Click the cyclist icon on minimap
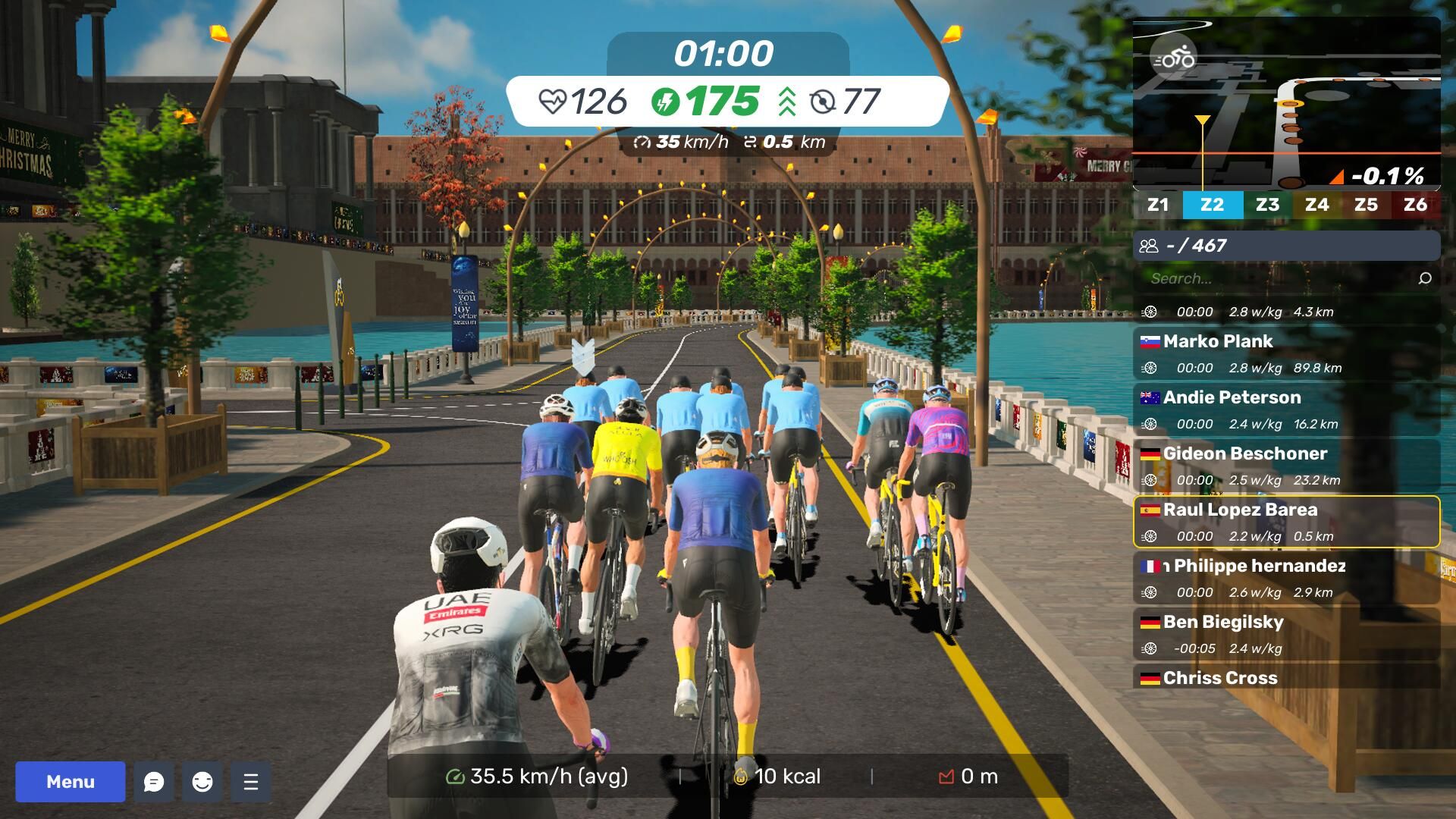1456x819 pixels. pos(1173,58)
